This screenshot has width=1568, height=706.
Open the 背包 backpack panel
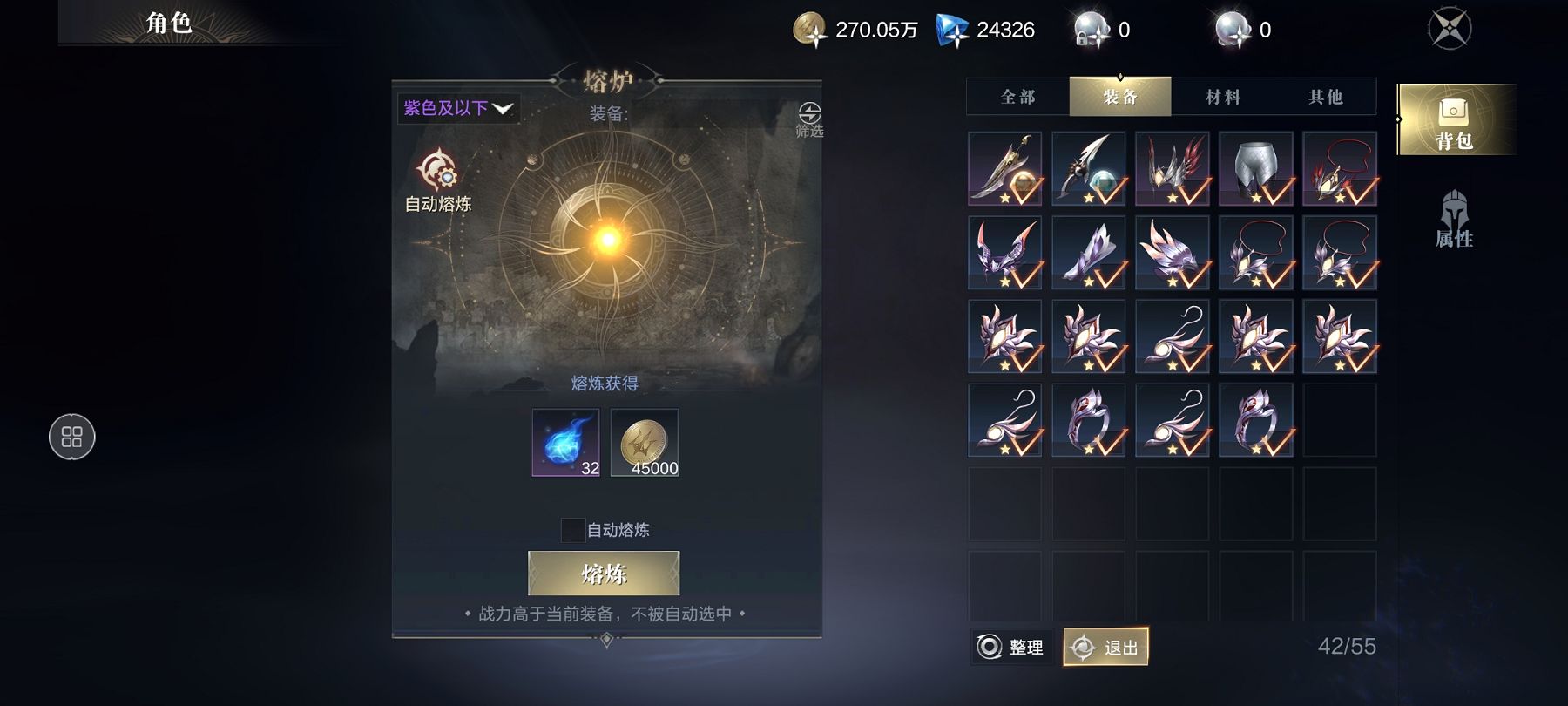pyautogui.click(x=1454, y=120)
